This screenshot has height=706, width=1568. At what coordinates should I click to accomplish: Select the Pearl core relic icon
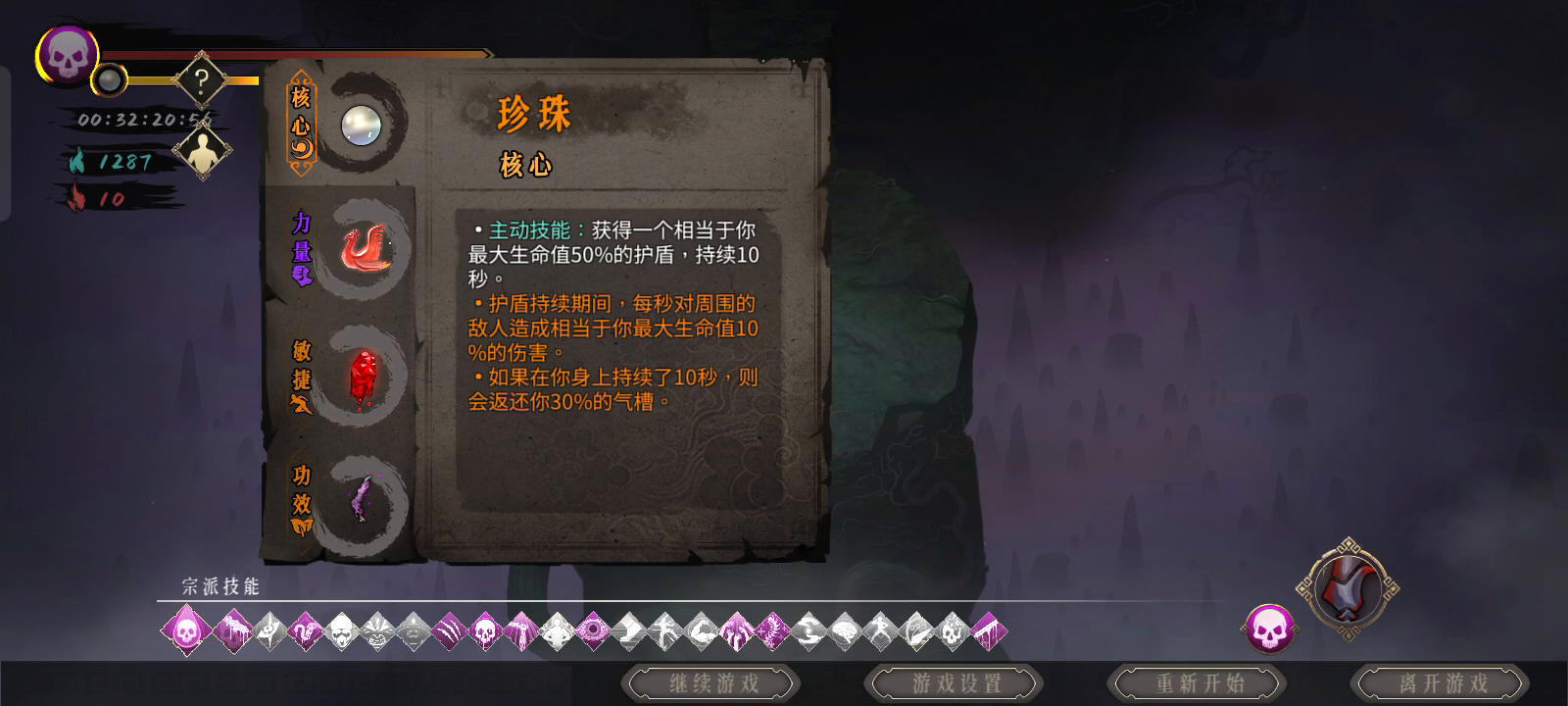pyautogui.click(x=363, y=126)
